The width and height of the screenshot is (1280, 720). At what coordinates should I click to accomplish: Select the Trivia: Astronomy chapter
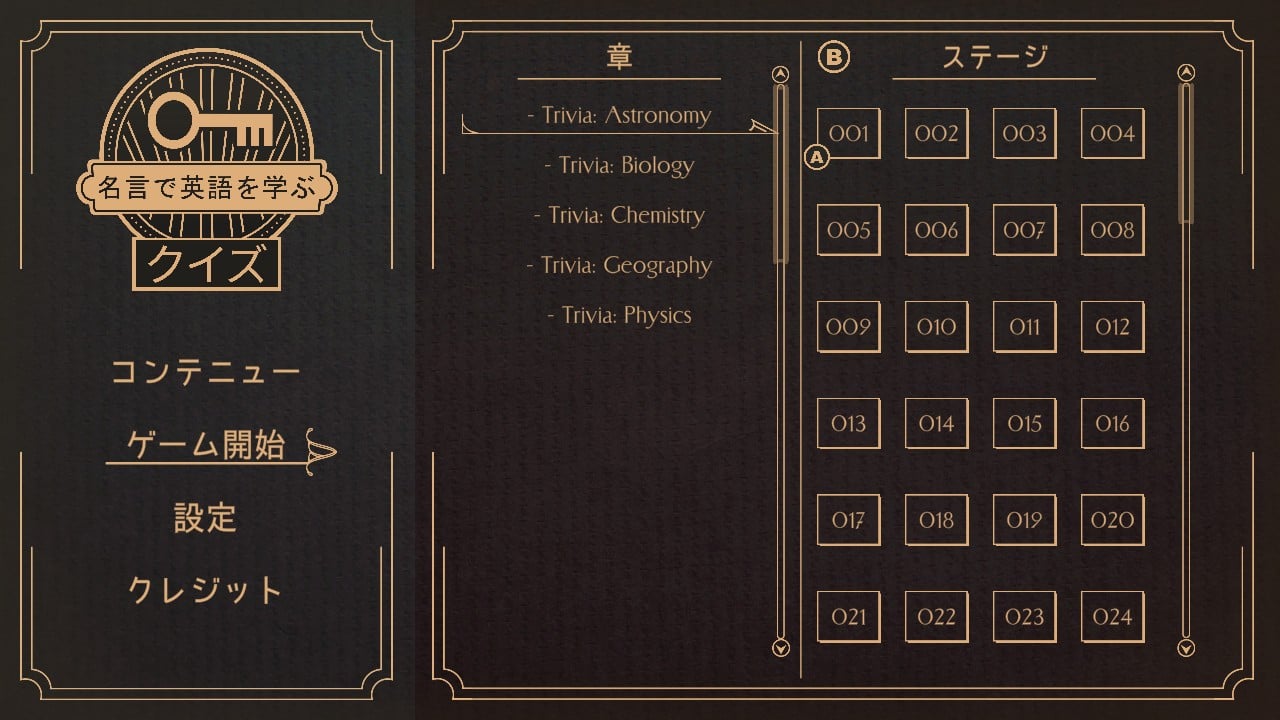pos(619,115)
